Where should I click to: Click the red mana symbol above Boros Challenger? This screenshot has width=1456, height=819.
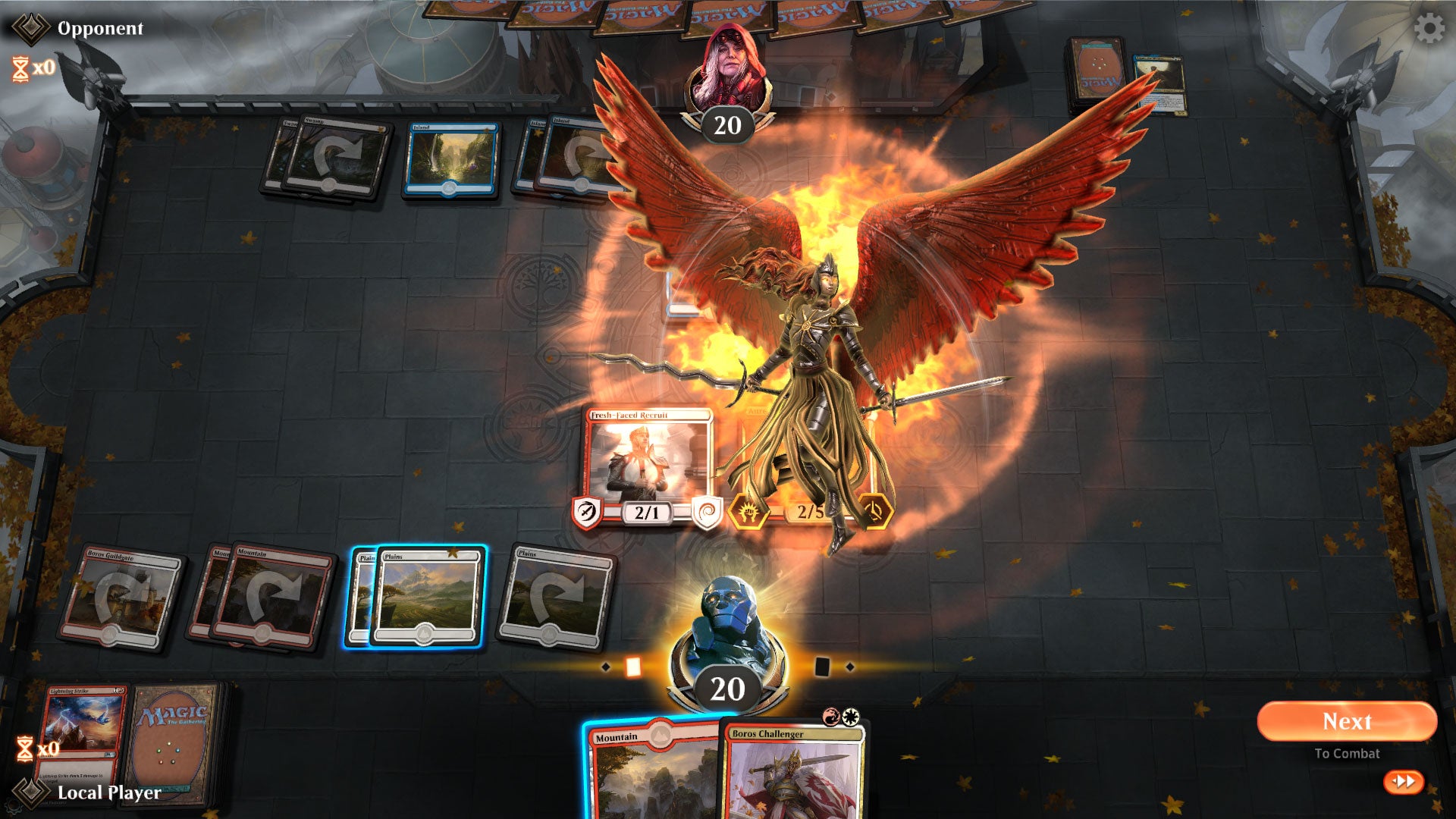831,716
